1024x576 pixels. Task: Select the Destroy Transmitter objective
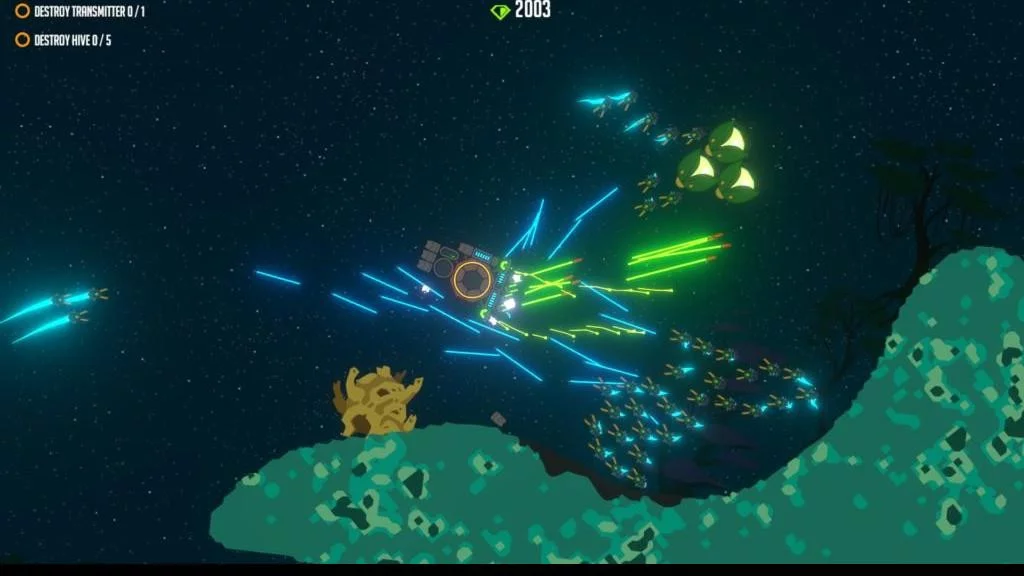[x=81, y=11]
